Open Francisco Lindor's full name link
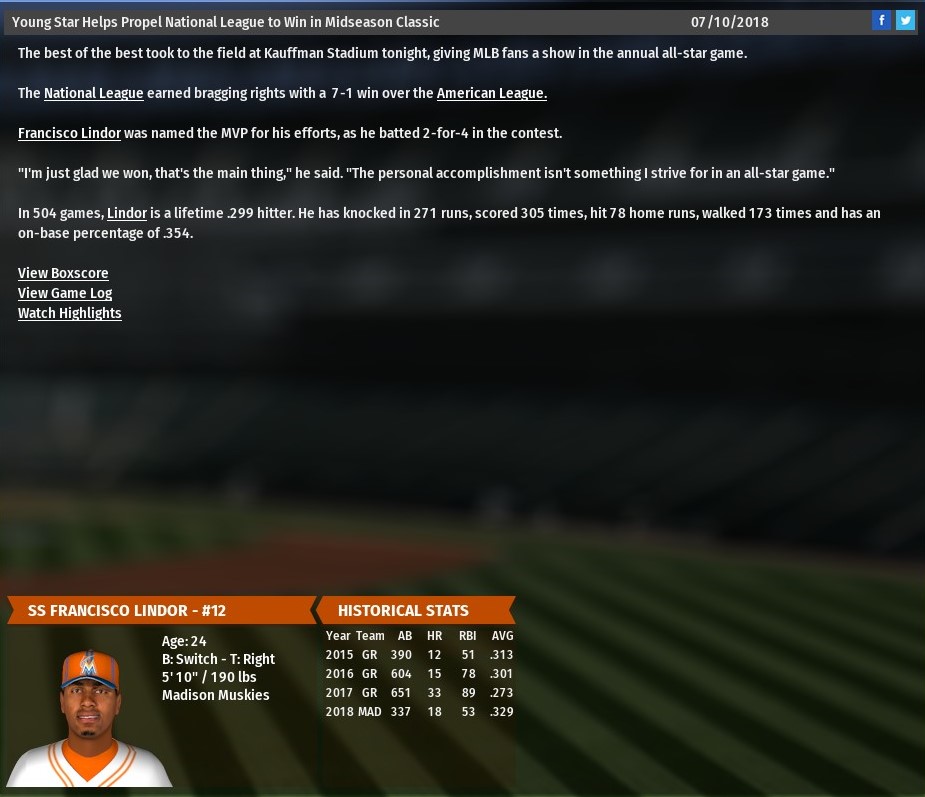This screenshot has width=925, height=797. click(x=69, y=133)
